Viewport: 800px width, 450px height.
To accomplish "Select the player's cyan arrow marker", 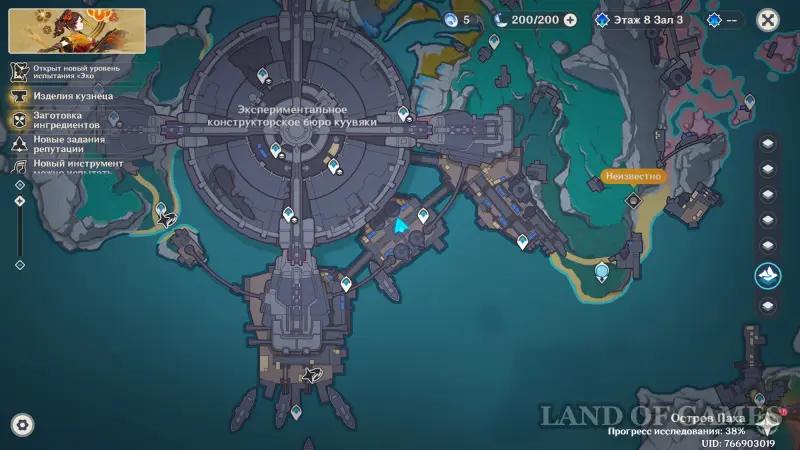I will pos(402,228).
